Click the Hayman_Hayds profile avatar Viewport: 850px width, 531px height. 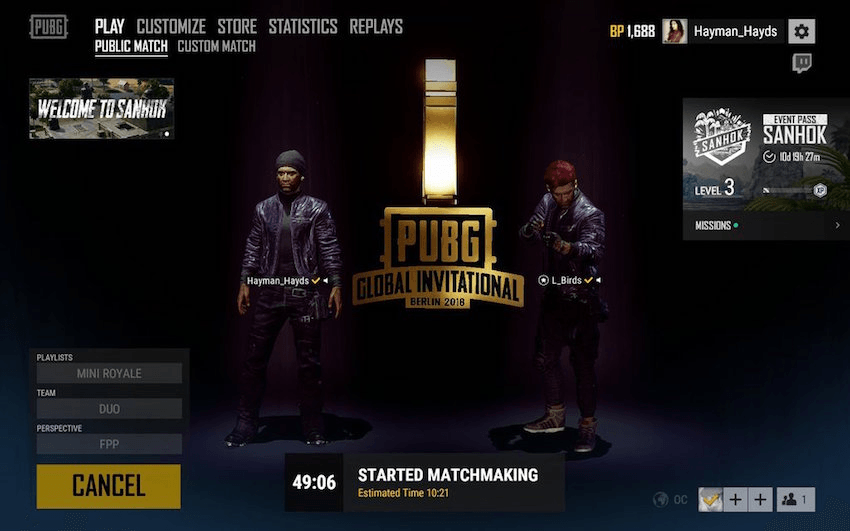point(675,31)
